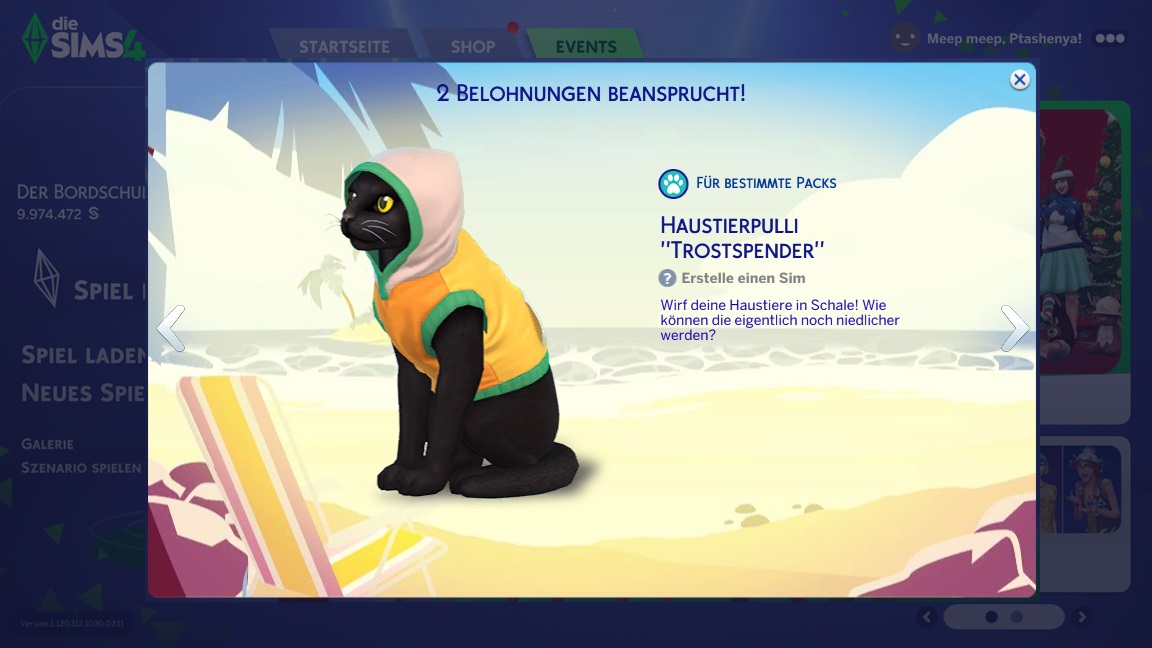Viewport: 1152px width, 648px height.
Task: Open the holiday promo thumbnail
Action: pyautogui.click(x=1084, y=240)
